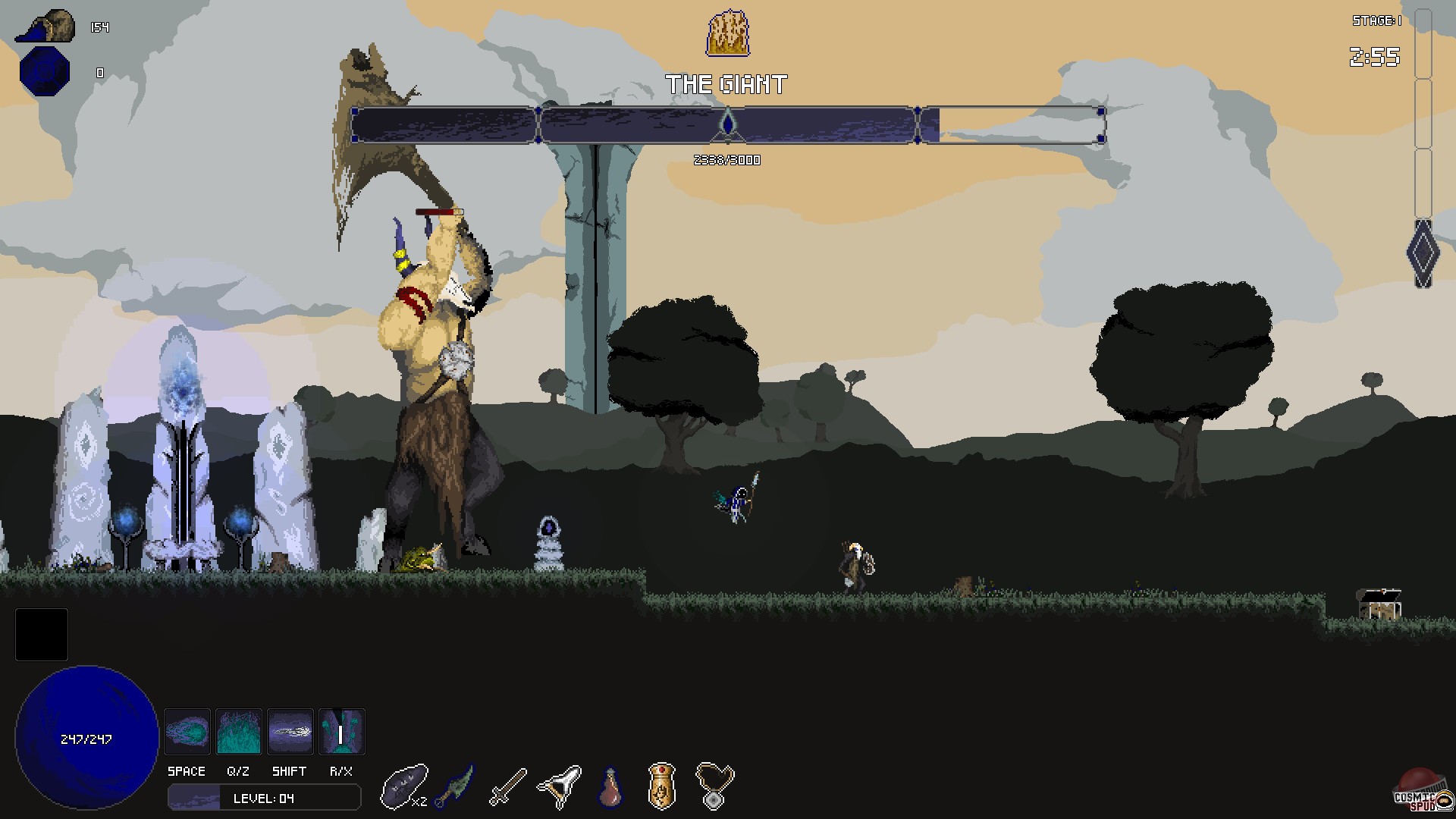1456x819 pixels.
Task: Click THE GIANT boss name label
Action: pos(727,83)
